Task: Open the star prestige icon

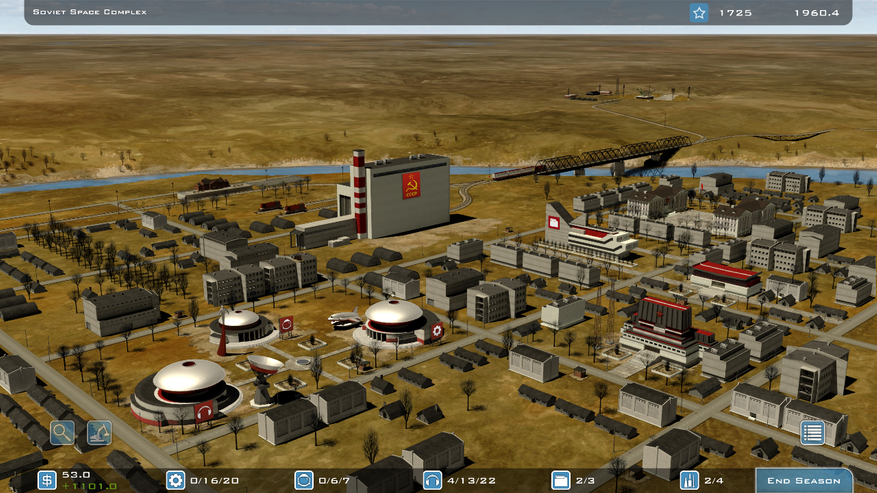Action: pos(699,13)
